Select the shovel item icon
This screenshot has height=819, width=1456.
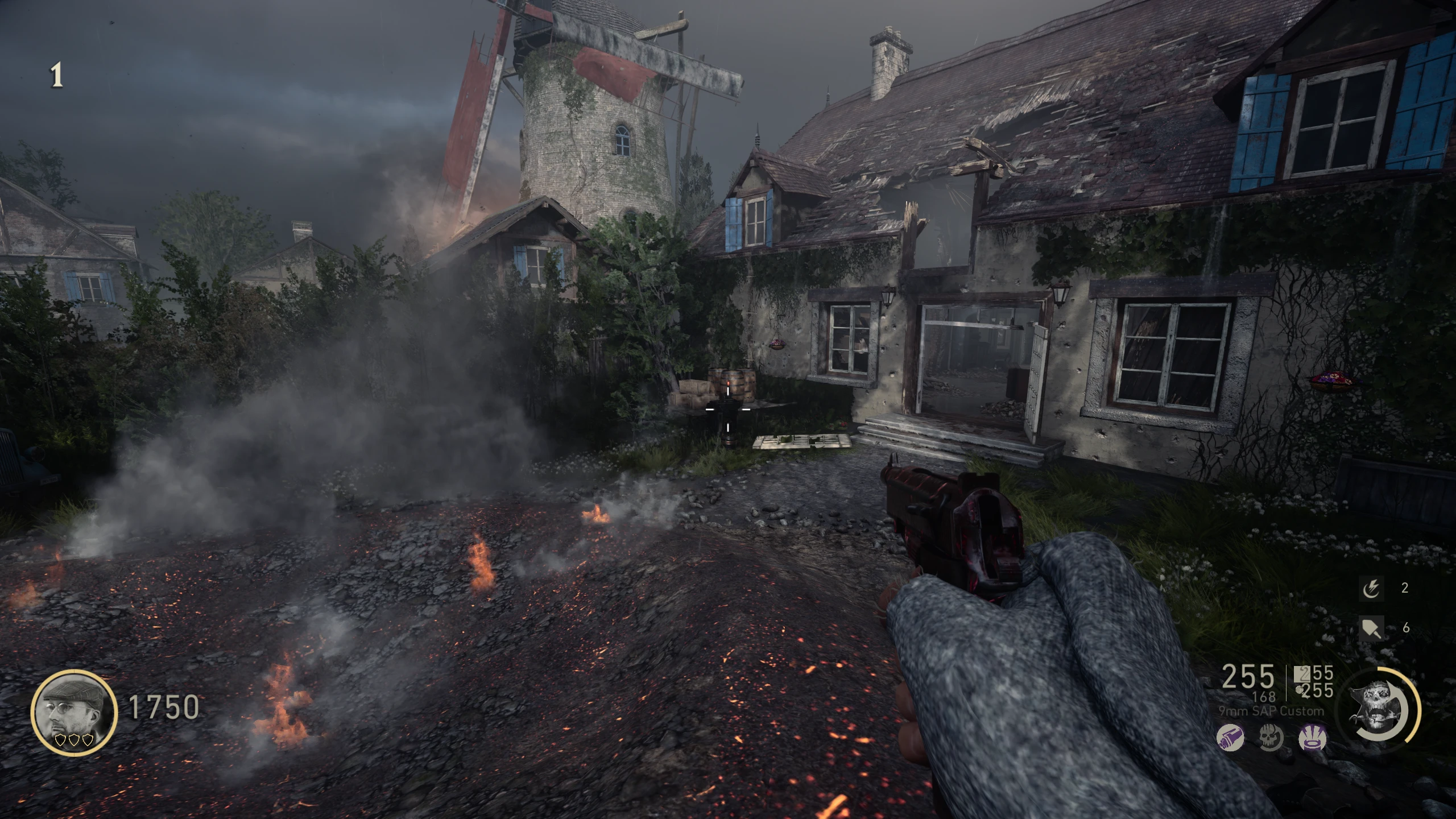[x=1370, y=628]
